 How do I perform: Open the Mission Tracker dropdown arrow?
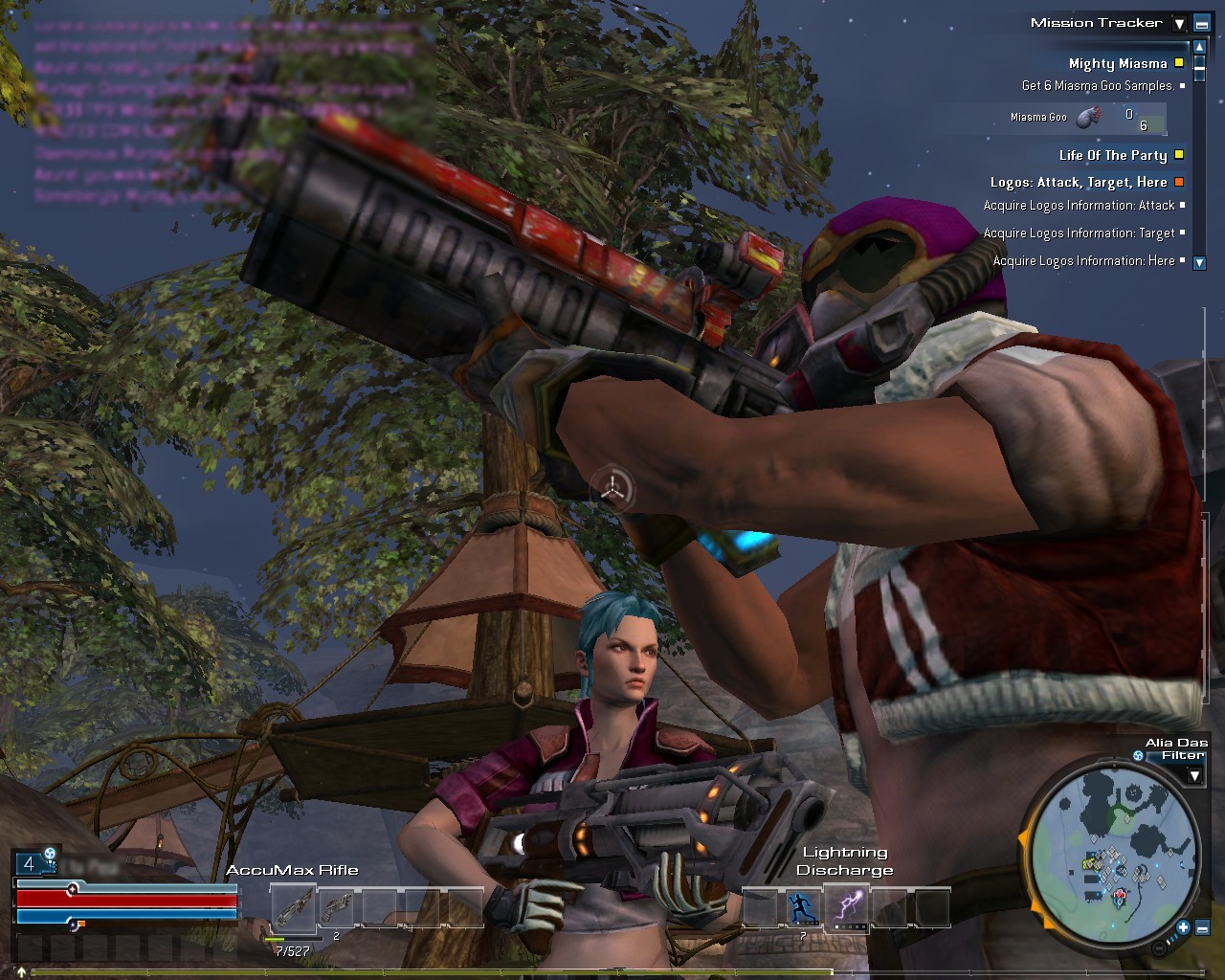pyautogui.click(x=1179, y=24)
